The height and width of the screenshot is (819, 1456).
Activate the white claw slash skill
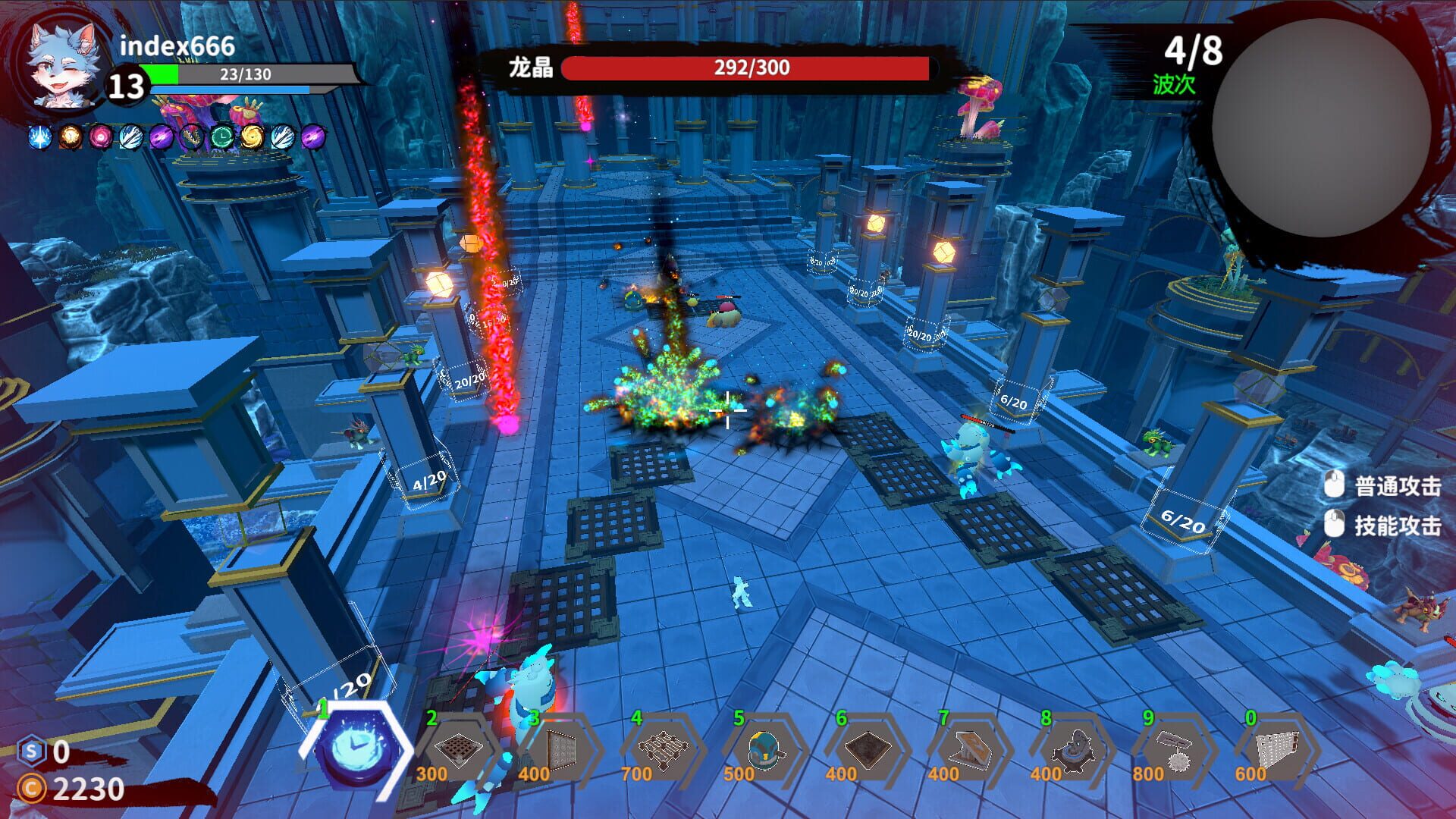click(x=130, y=136)
